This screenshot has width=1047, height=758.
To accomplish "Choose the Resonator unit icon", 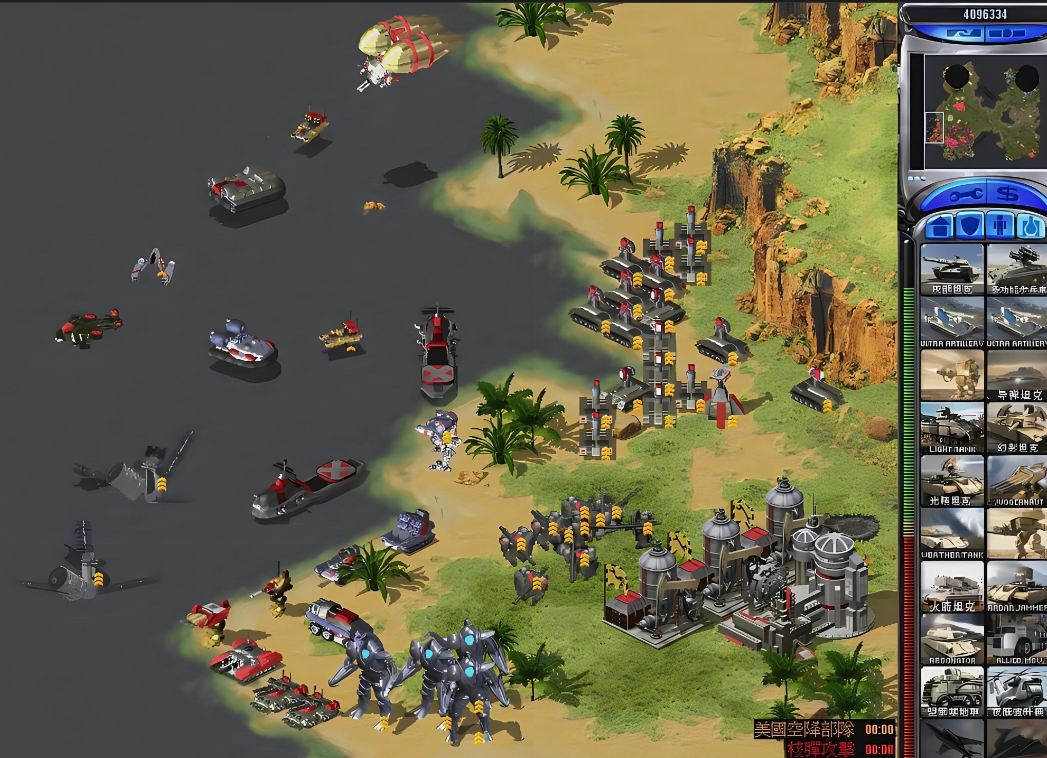I will pyautogui.click(x=951, y=638).
